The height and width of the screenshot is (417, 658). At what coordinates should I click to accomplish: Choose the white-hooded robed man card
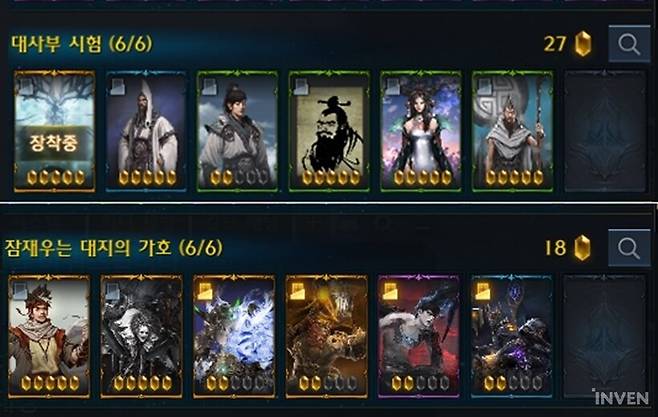[x=149, y=130]
